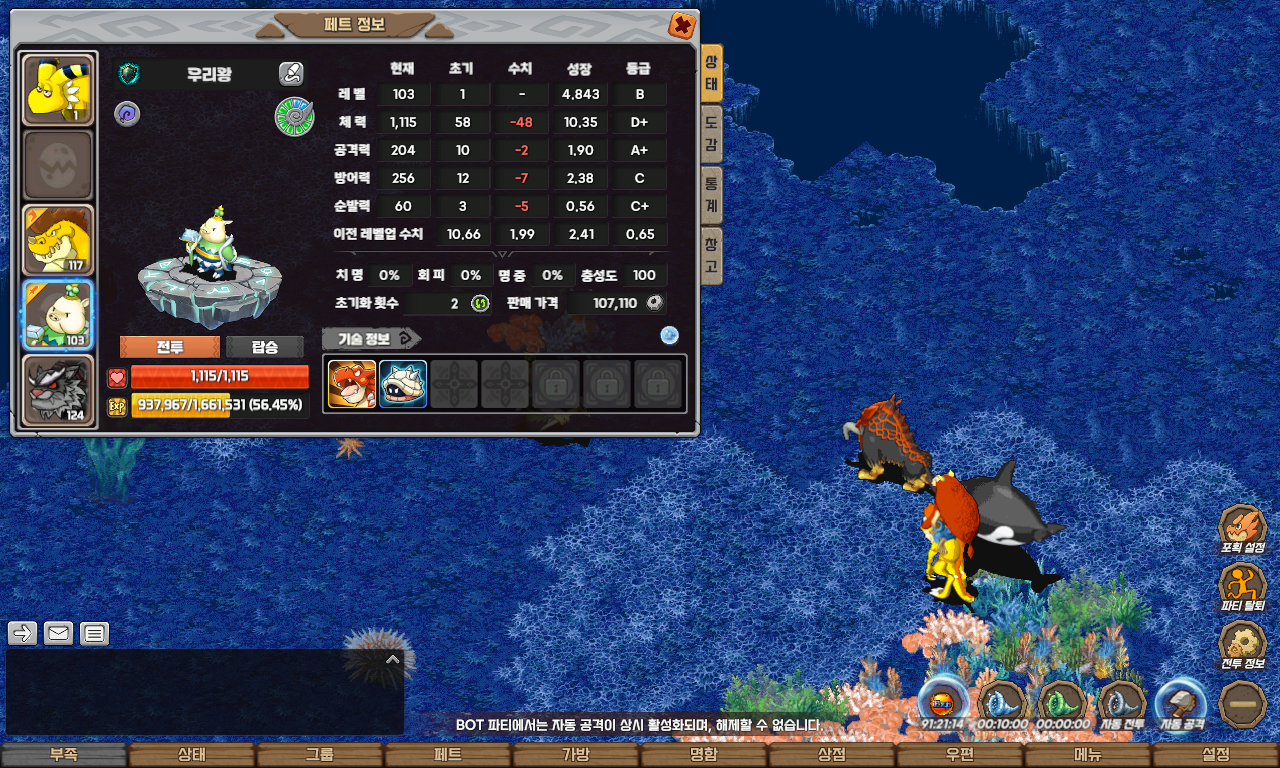Click the green reset button beside 초기화 횟수
Viewport: 1280px width, 768px height.
tap(480, 303)
